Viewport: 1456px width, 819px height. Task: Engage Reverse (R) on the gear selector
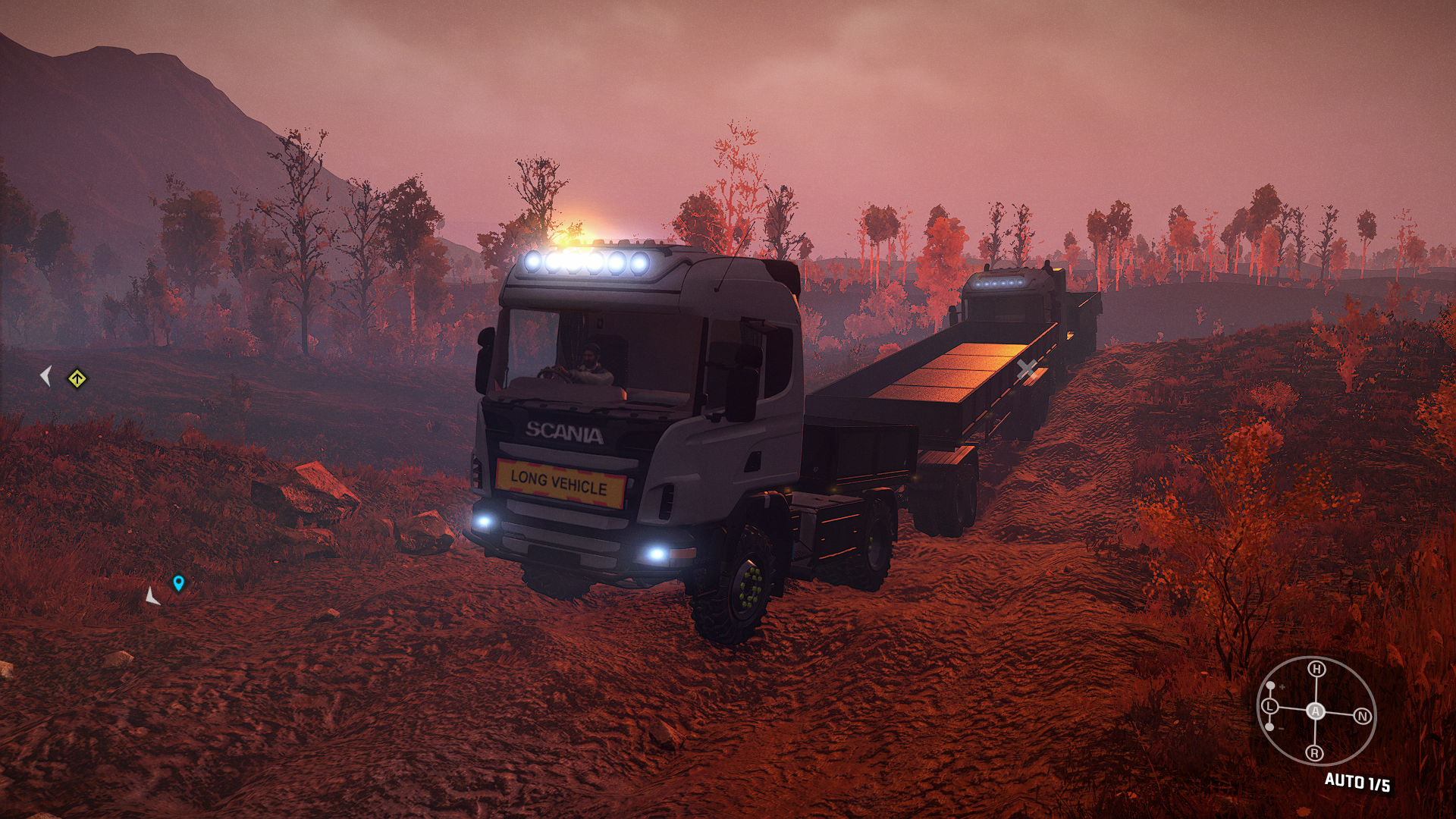click(1314, 752)
